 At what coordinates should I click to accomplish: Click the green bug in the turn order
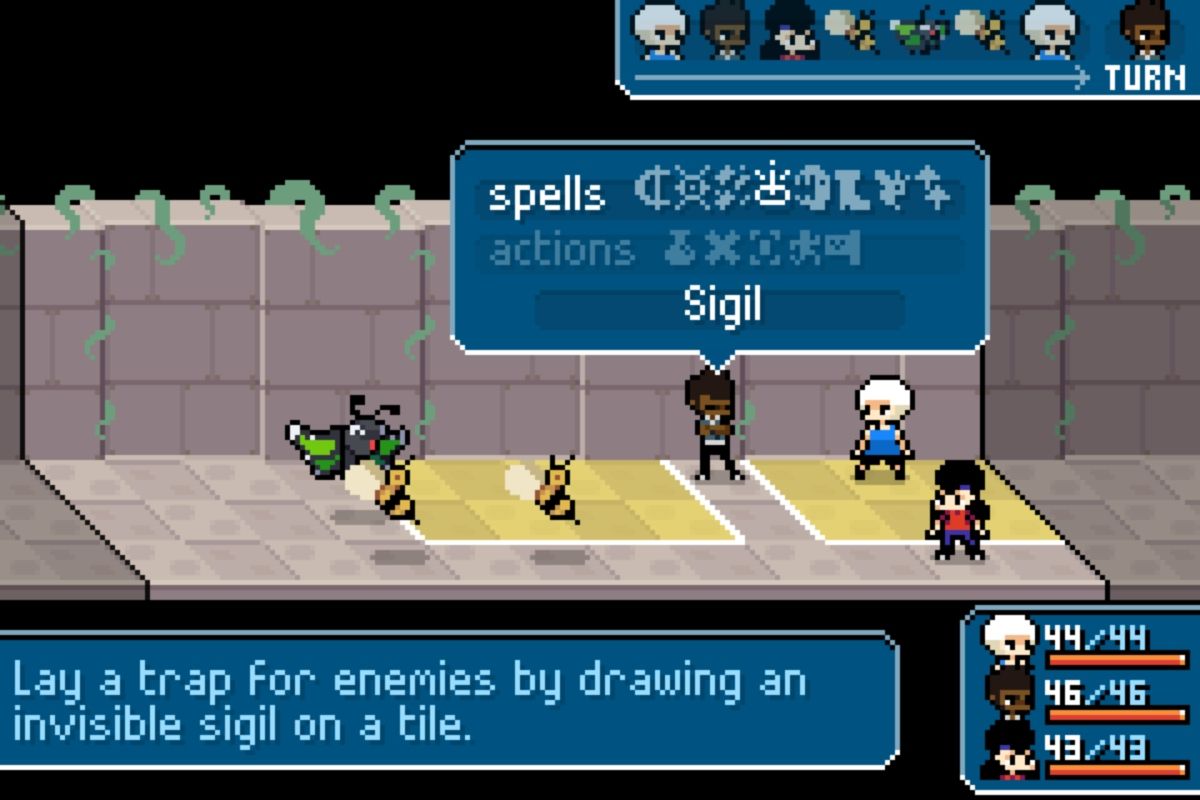click(x=916, y=30)
